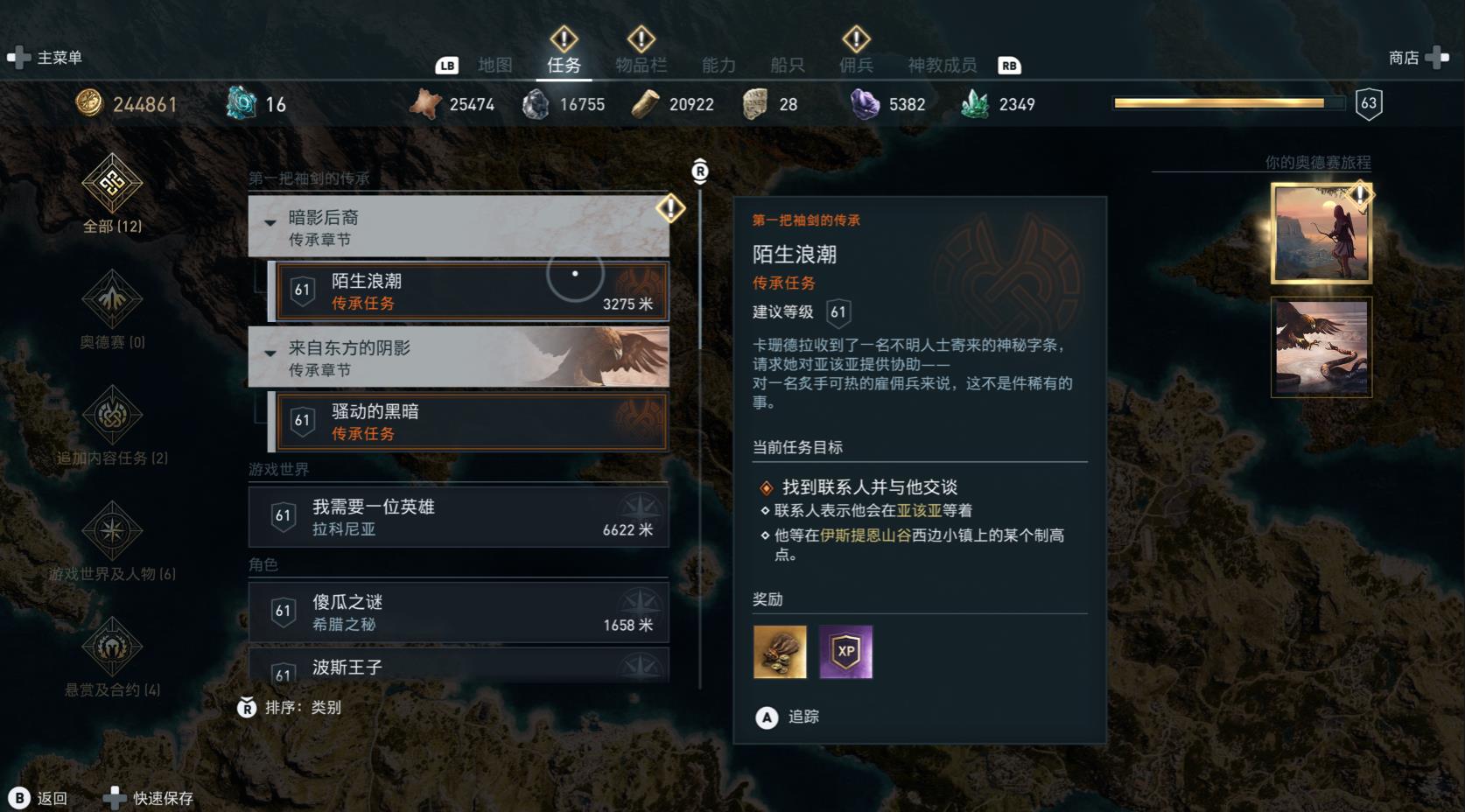Select the olive wood resource icon
This screenshot has width=1465, height=812.
click(645, 102)
